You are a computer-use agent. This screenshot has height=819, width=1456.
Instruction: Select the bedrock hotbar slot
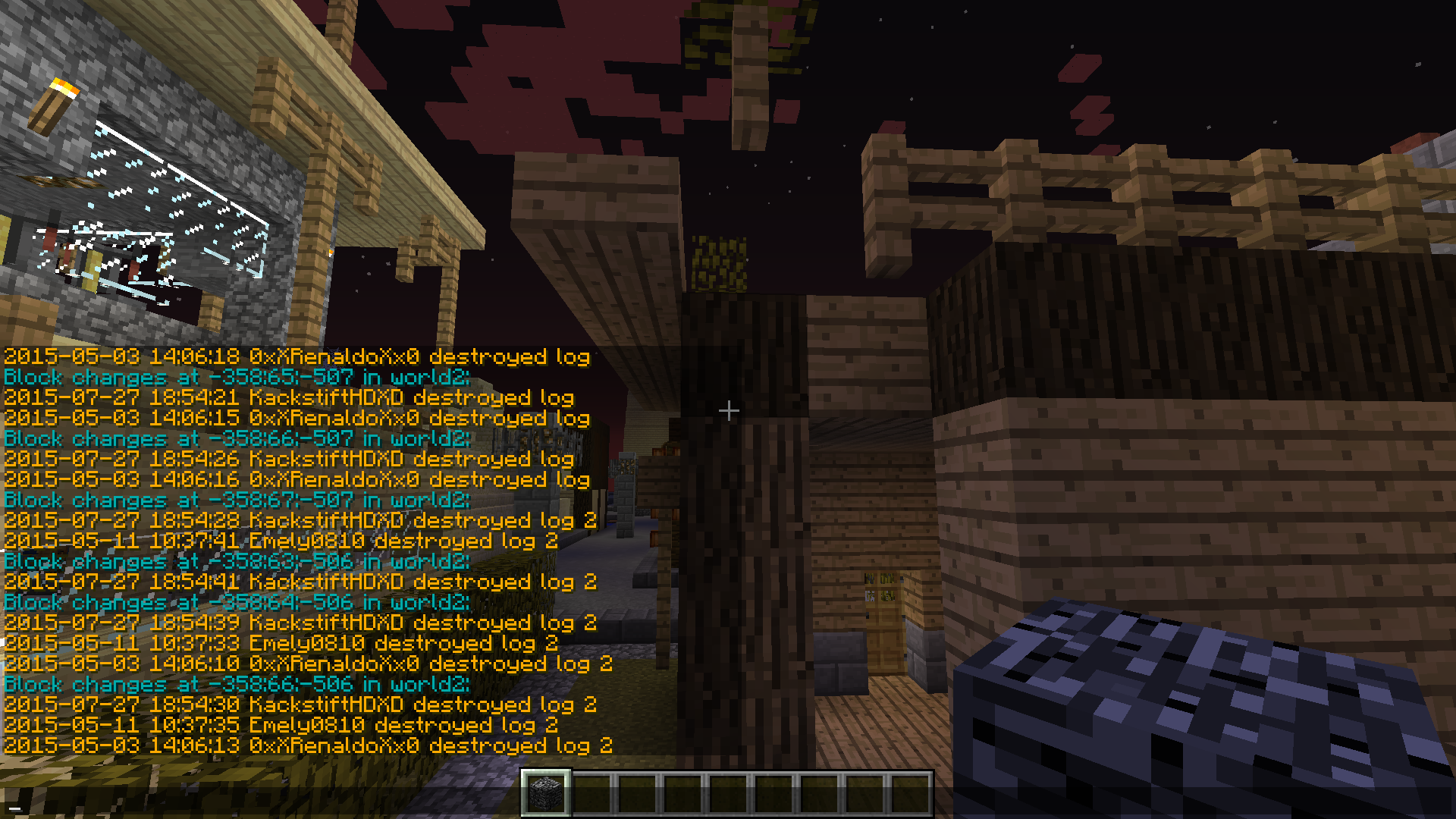[x=546, y=793]
